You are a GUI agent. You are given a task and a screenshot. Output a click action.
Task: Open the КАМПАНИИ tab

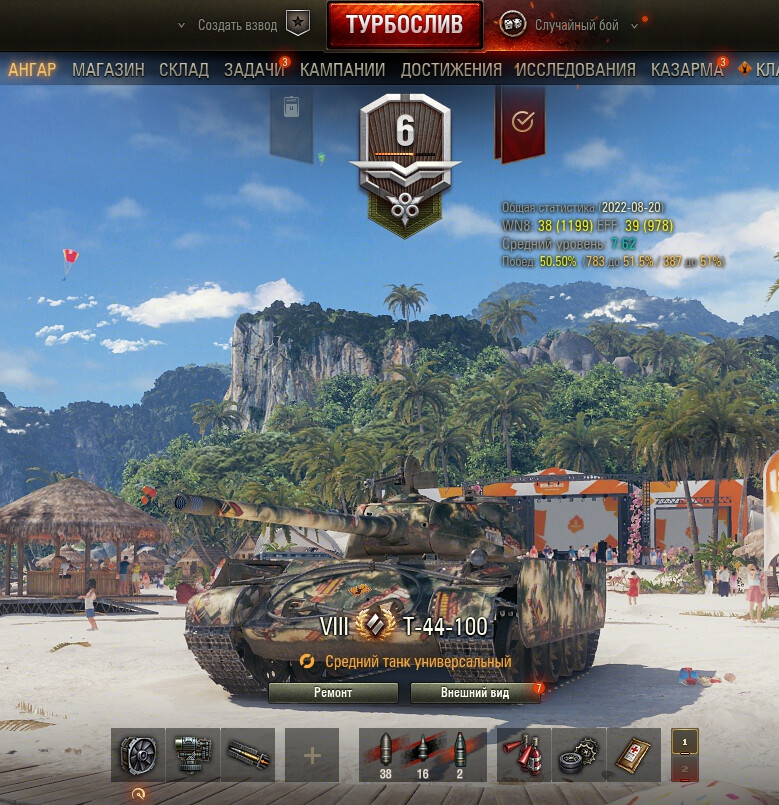(x=342, y=70)
